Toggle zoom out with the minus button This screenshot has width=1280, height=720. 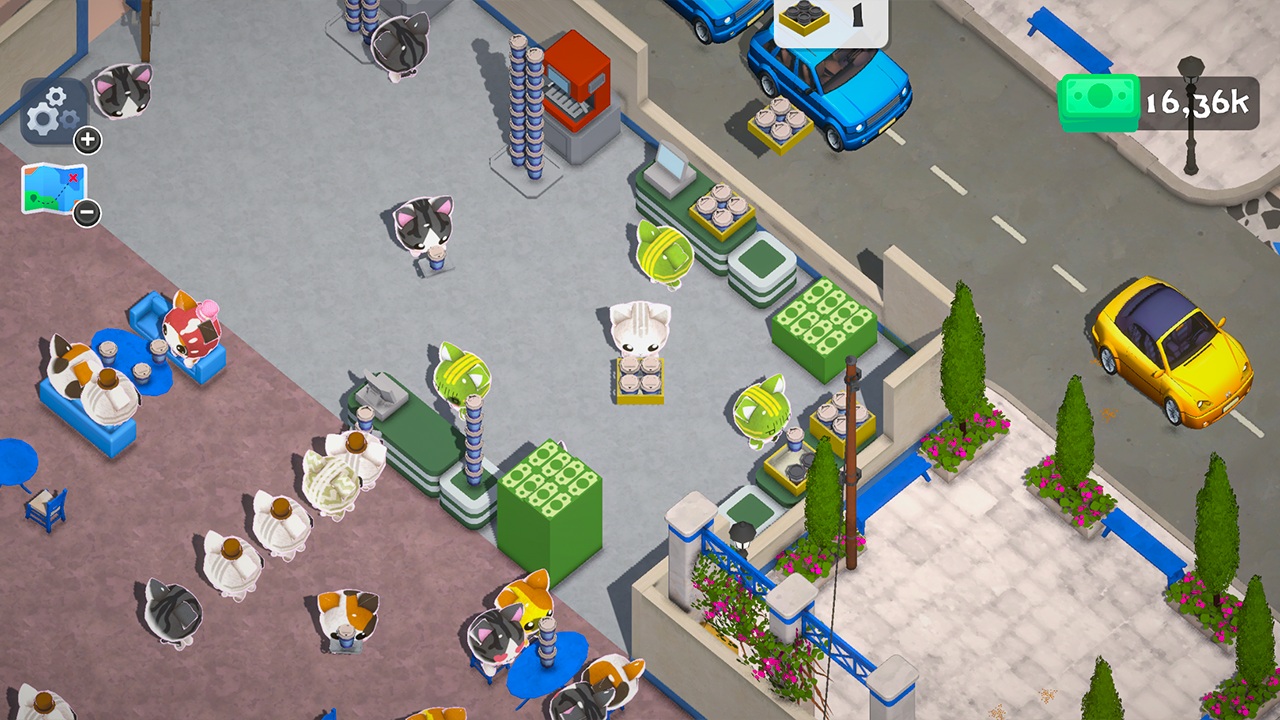[86, 213]
